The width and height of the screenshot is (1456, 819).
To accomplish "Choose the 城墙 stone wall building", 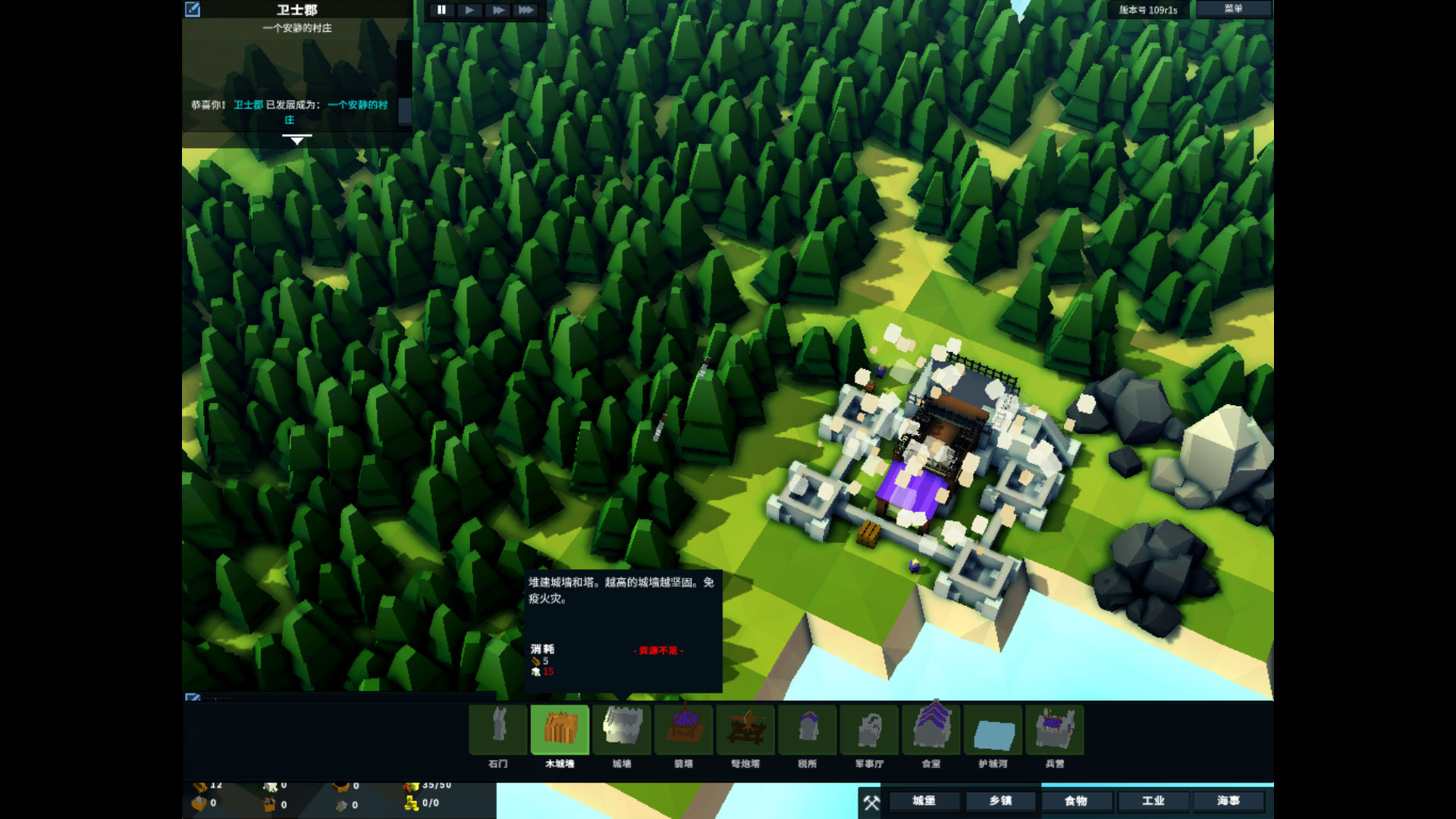I will pyautogui.click(x=622, y=730).
